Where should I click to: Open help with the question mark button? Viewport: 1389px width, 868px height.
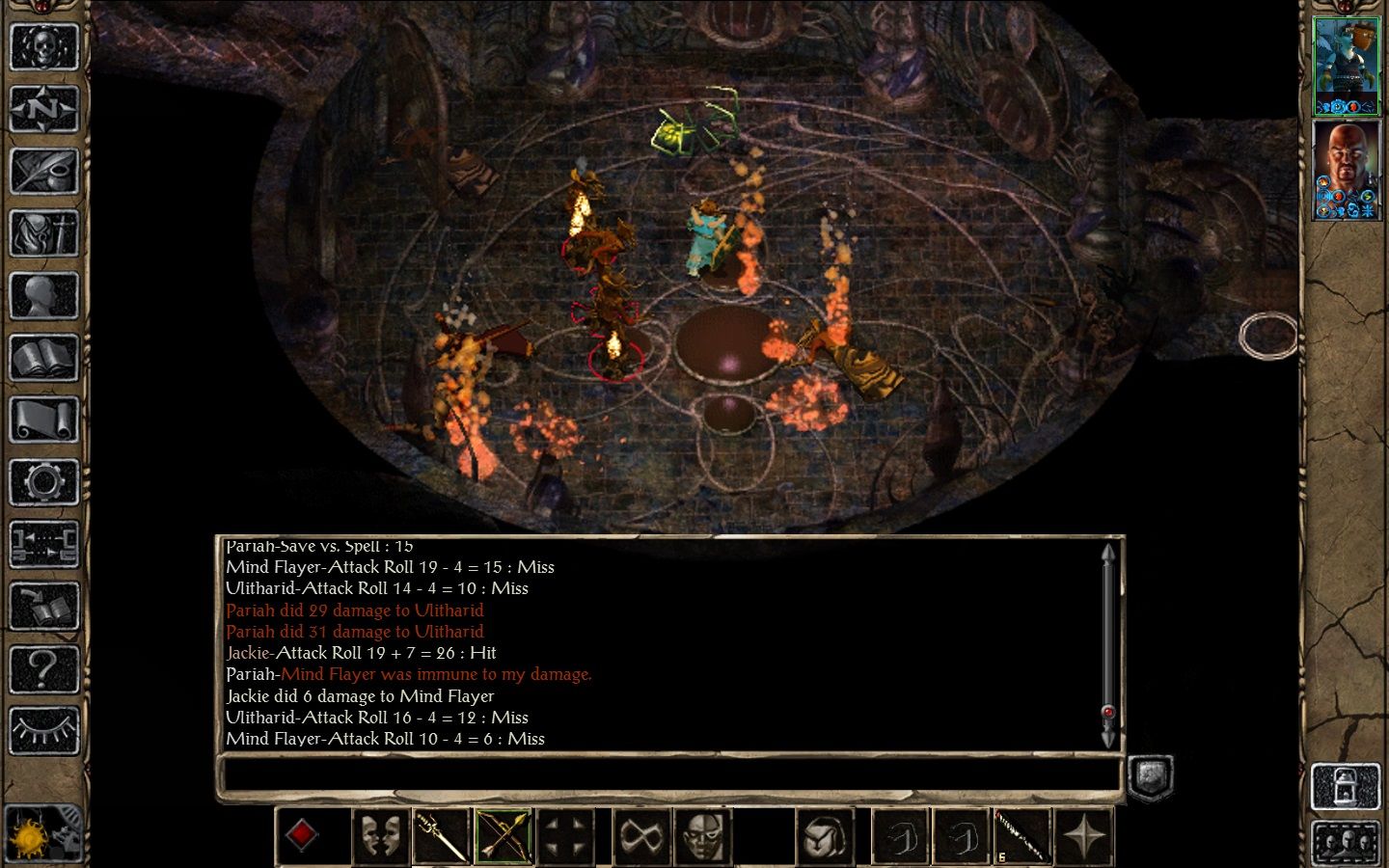pyautogui.click(x=43, y=668)
